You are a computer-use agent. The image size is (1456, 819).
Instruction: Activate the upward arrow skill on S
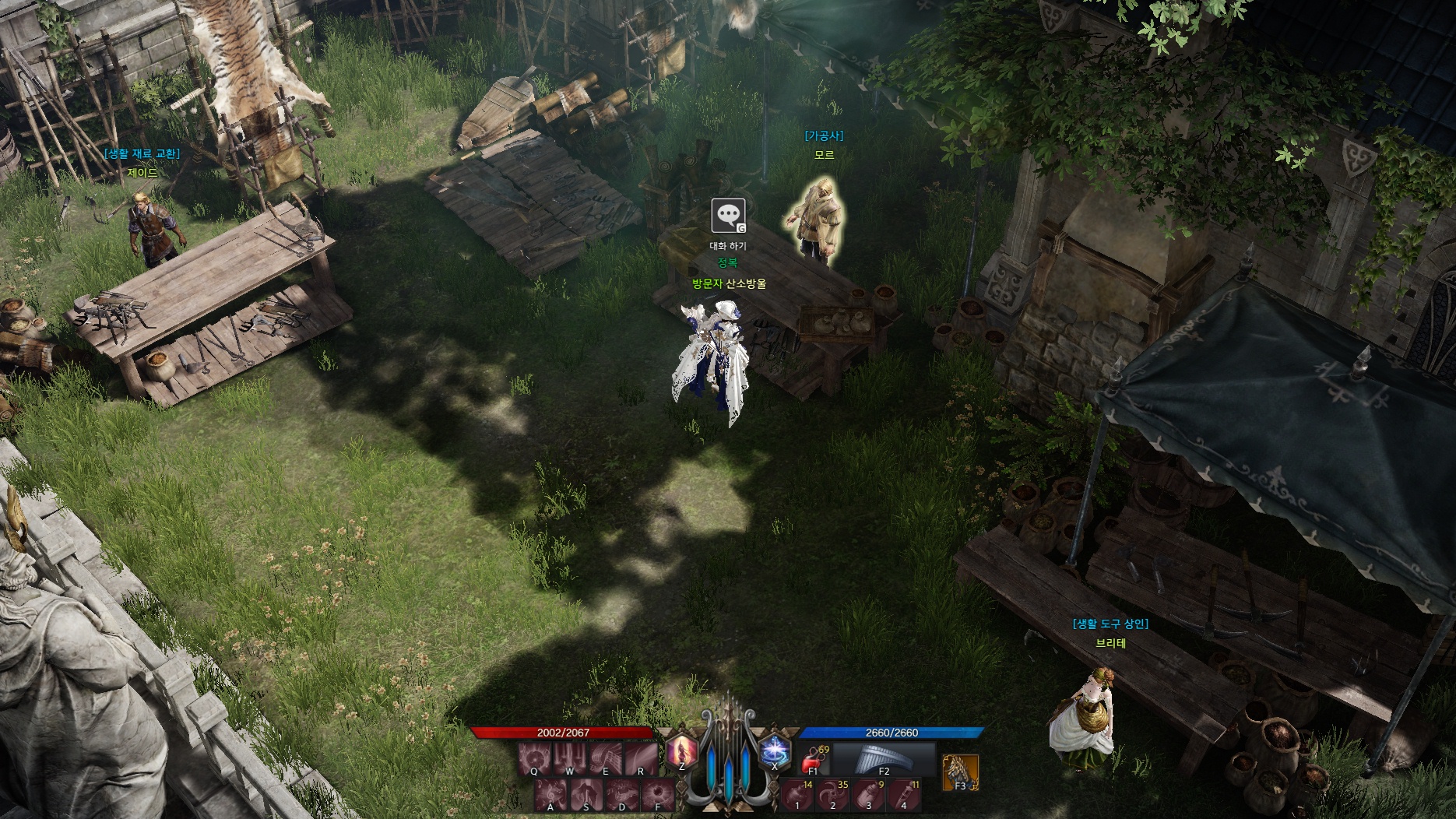[x=587, y=794]
